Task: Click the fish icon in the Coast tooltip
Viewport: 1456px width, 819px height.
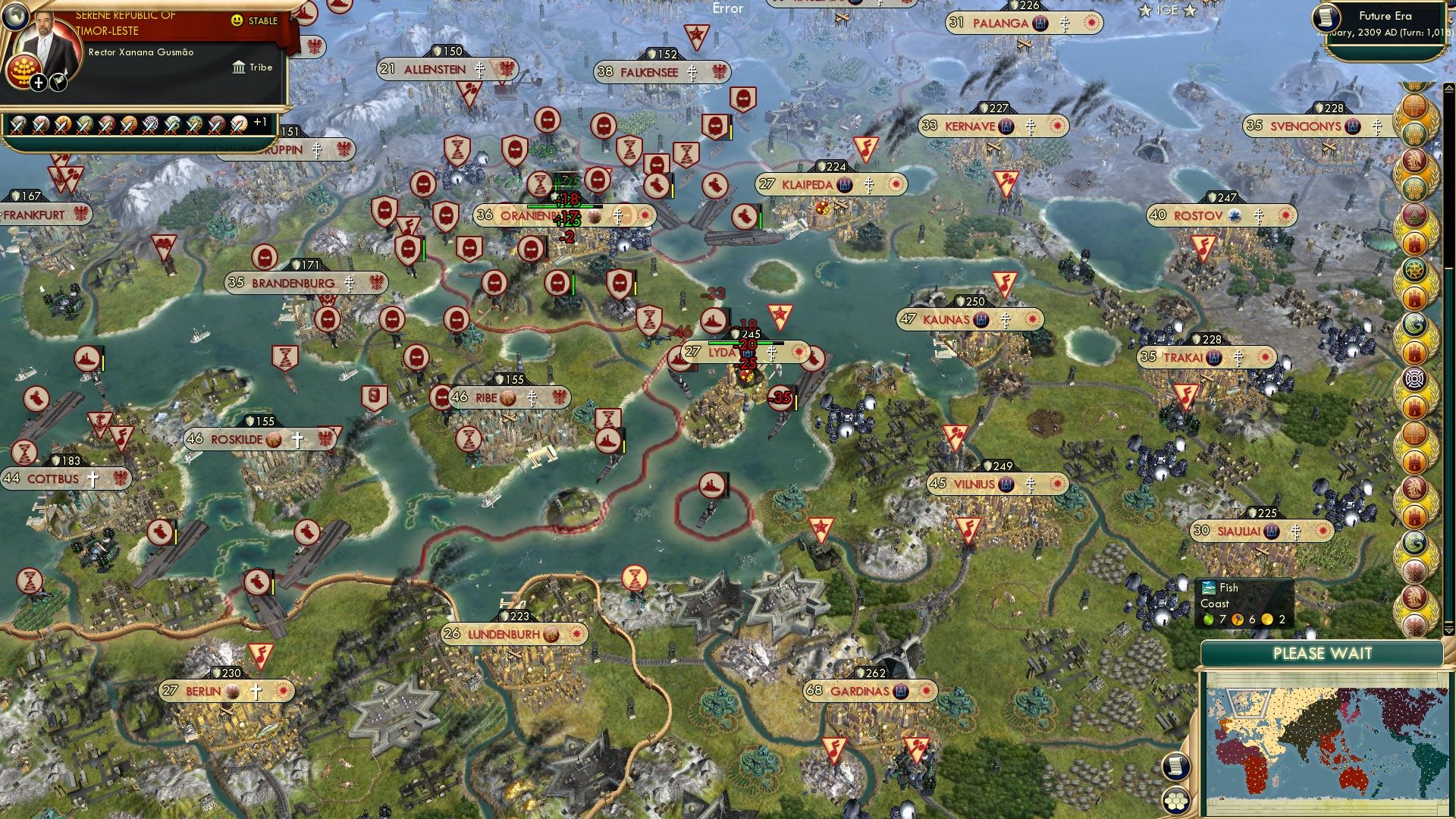Action: [1208, 588]
